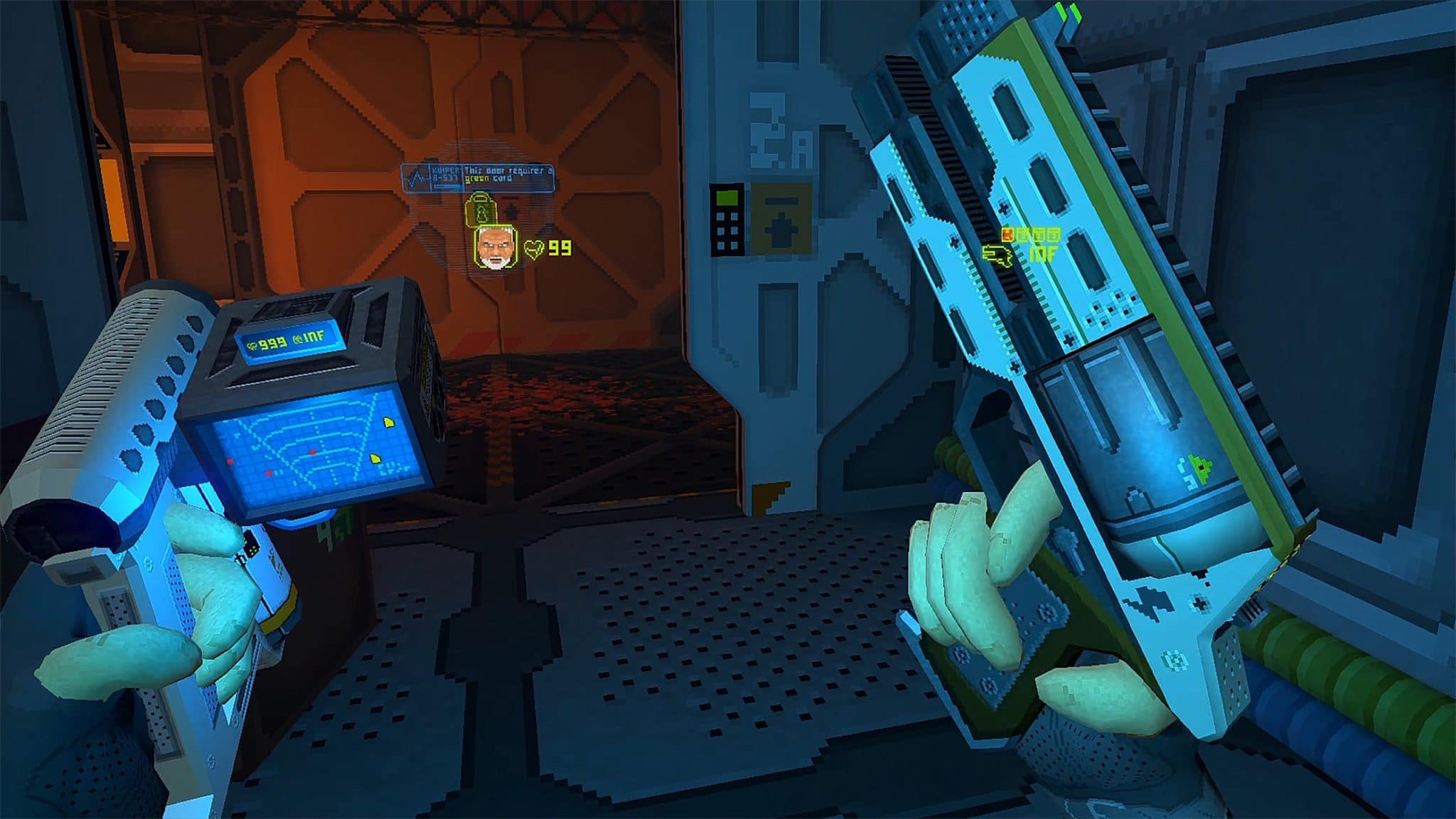This screenshot has width=1456, height=819.
Task: Toggle the red ammo pip above the pistol
Action: pos(1007,235)
